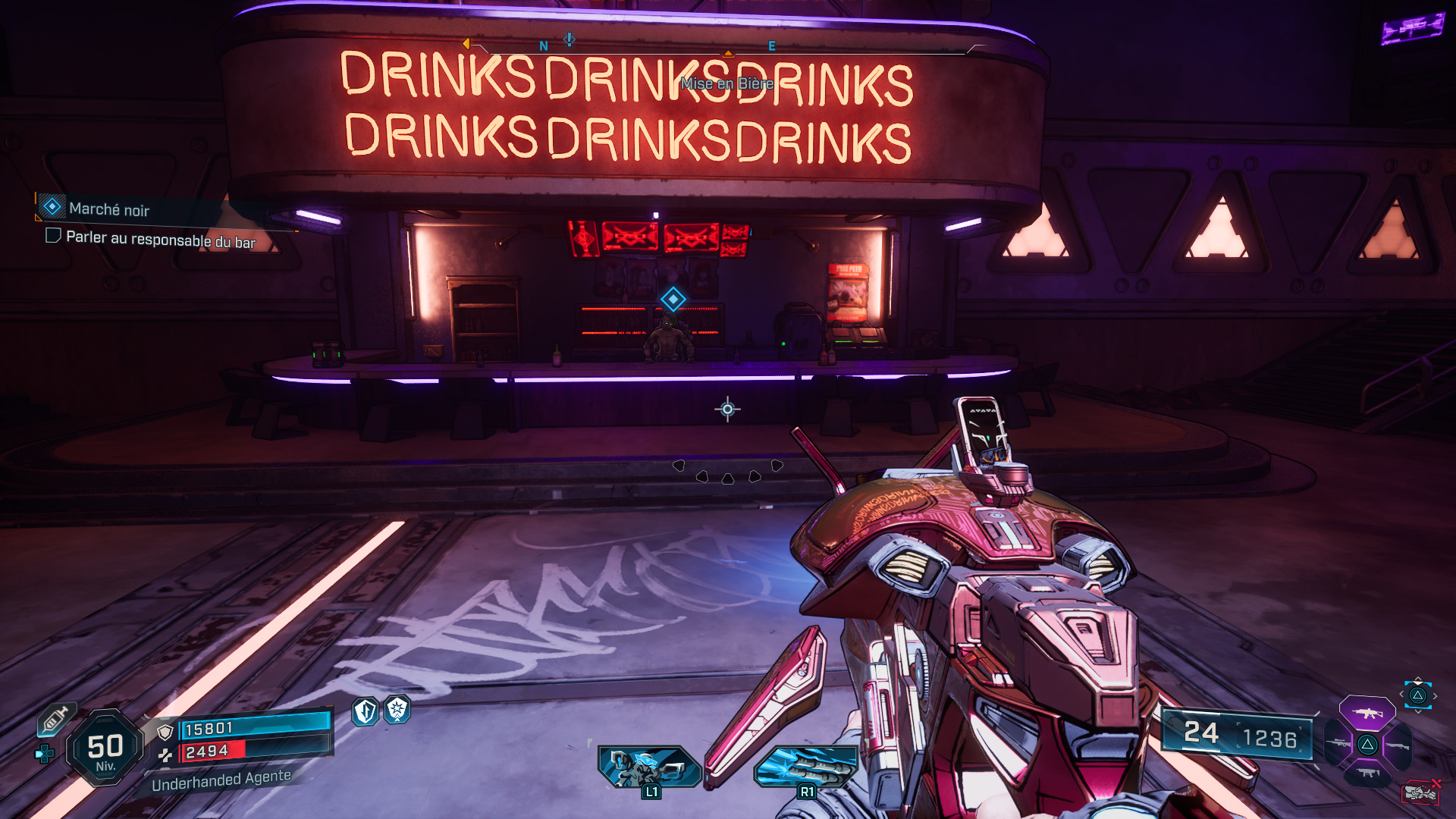The image size is (1456, 819).
Task: Select the SMG slot on the weapon wheel
Action: coord(1367,773)
